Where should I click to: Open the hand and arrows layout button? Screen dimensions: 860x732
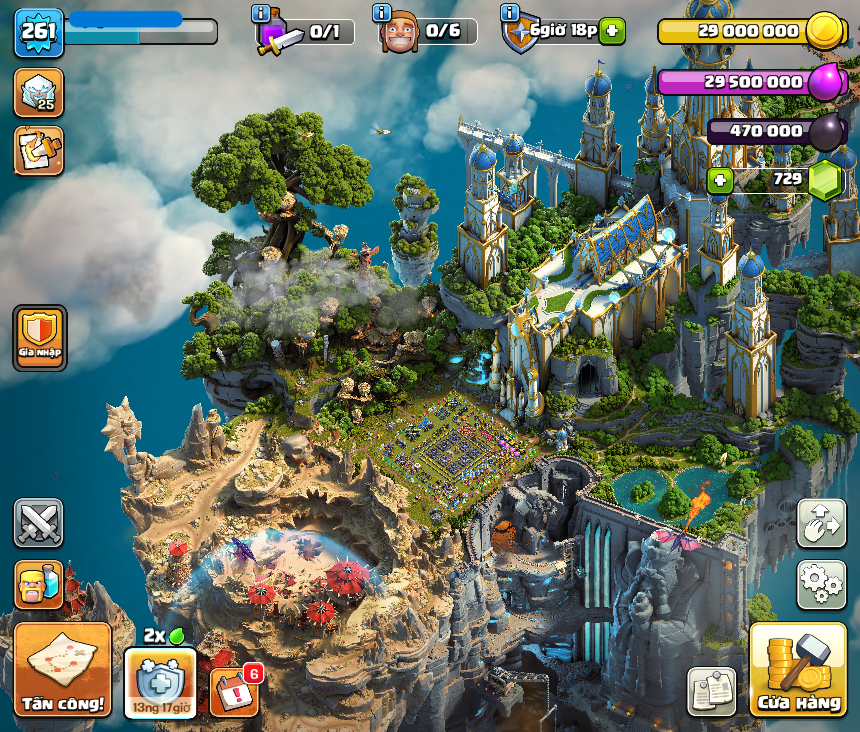click(x=821, y=523)
